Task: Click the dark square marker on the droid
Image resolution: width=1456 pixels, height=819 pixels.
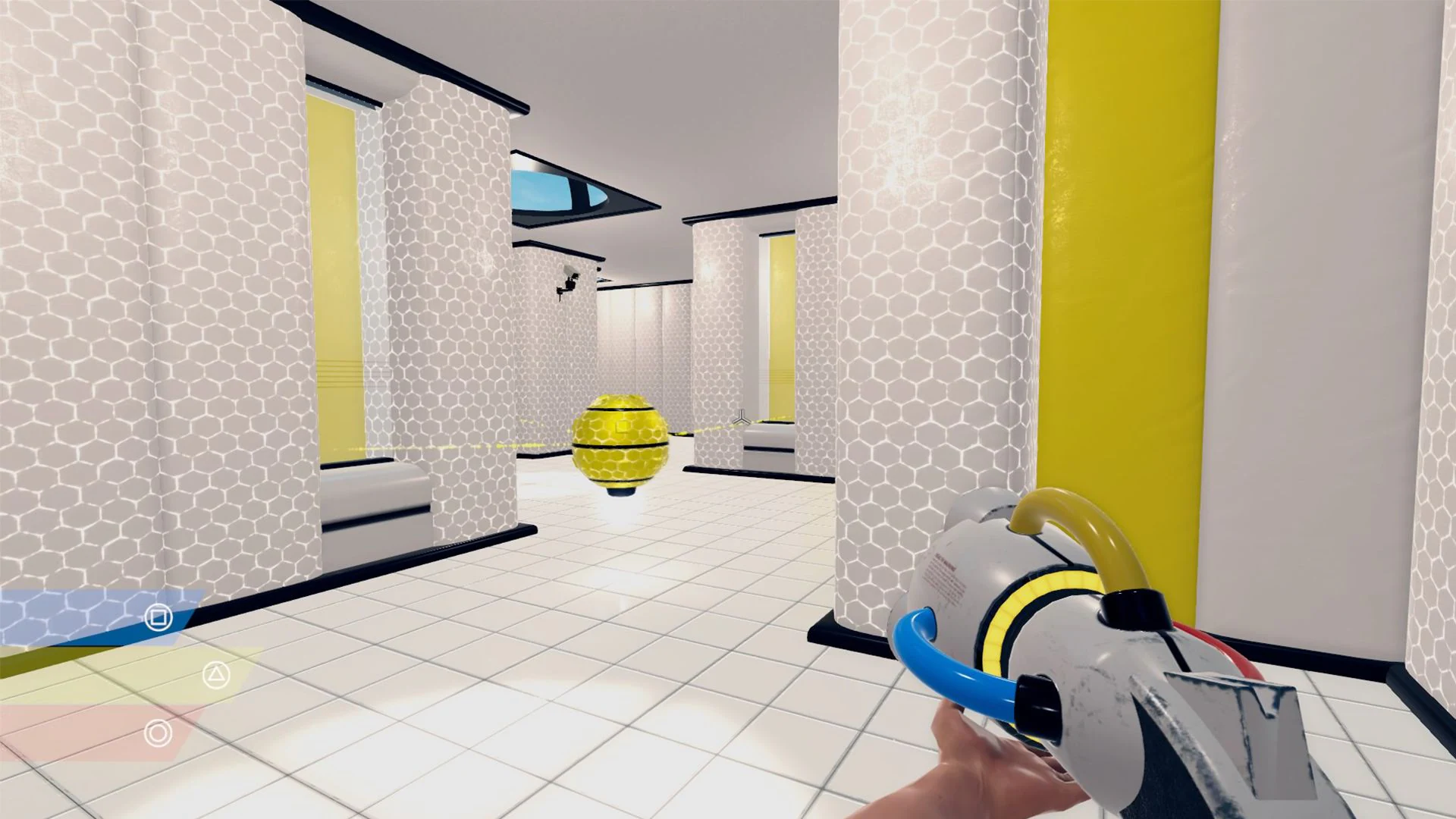Action: tap(620, 425)
